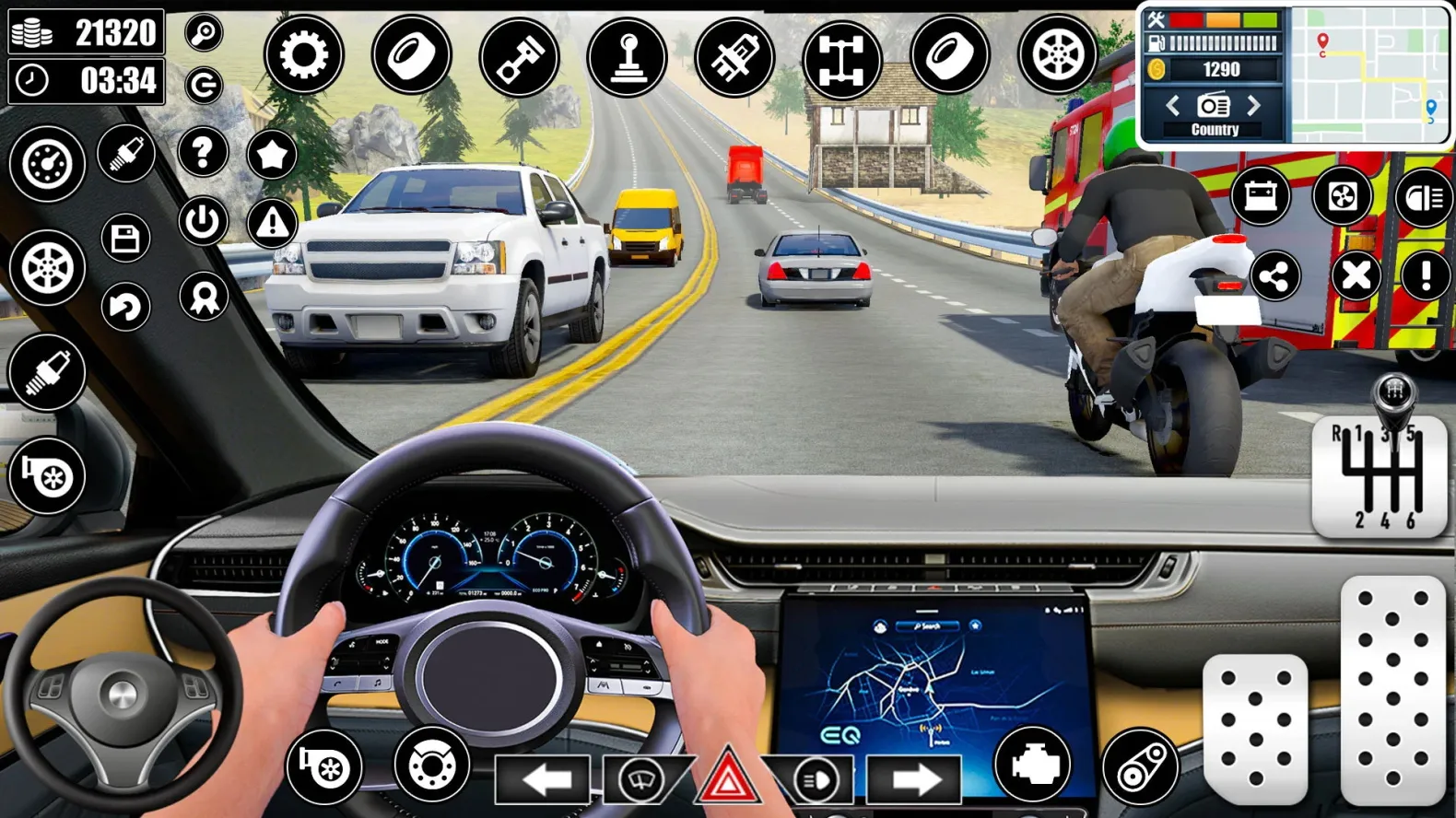Click the right arrow beside Country
The width and height of the screenshot is (1456, 818).
[1253, 105]
